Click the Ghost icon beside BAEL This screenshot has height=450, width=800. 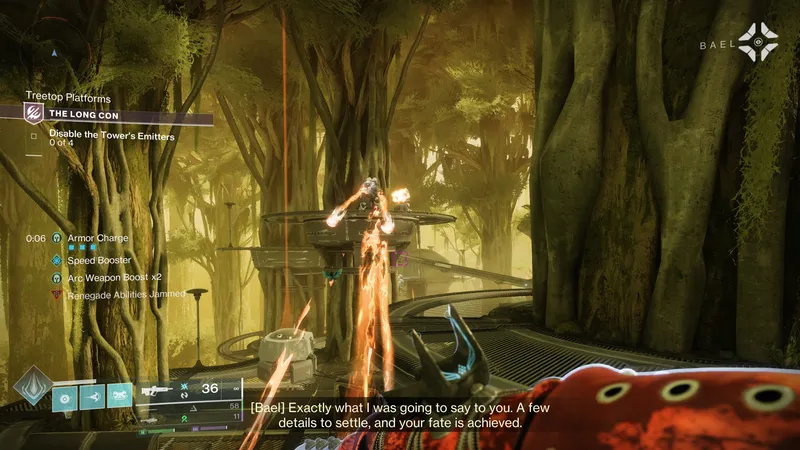[x=758, y=42]
